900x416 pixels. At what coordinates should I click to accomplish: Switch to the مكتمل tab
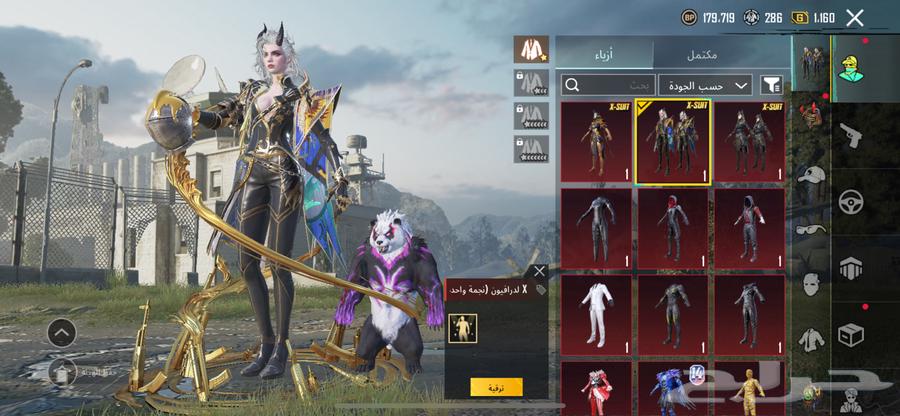(x=721, y=54)
